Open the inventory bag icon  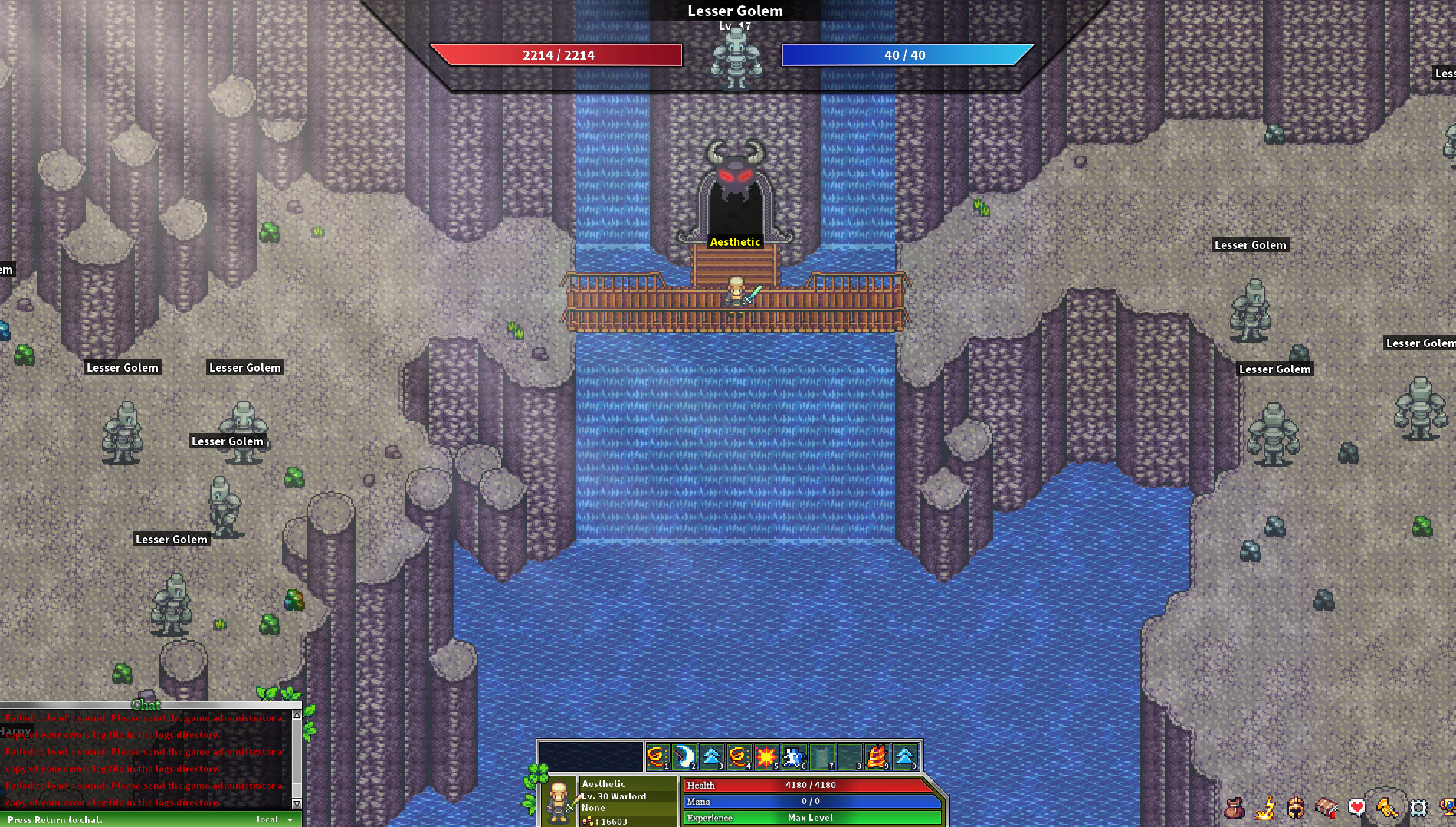point(1235,807)
